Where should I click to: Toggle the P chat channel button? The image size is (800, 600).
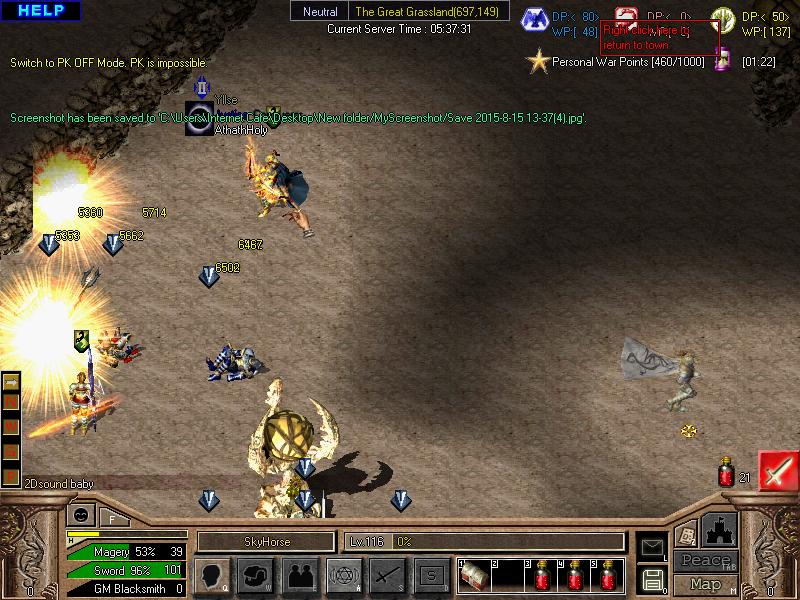tap(11, 475)
